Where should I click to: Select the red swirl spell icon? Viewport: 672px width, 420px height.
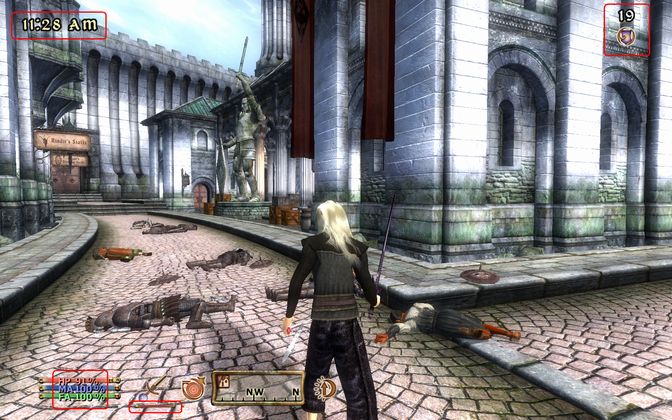tap(193, 386)
